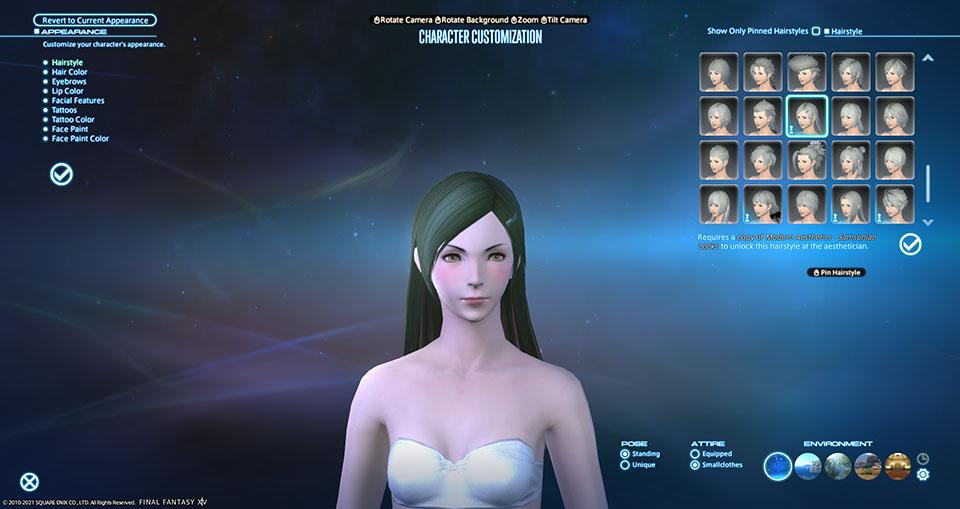This screenshot has height=509, width=960.
Task: Confirm appearance with the left panel checkmark
Action: [61, 175]
